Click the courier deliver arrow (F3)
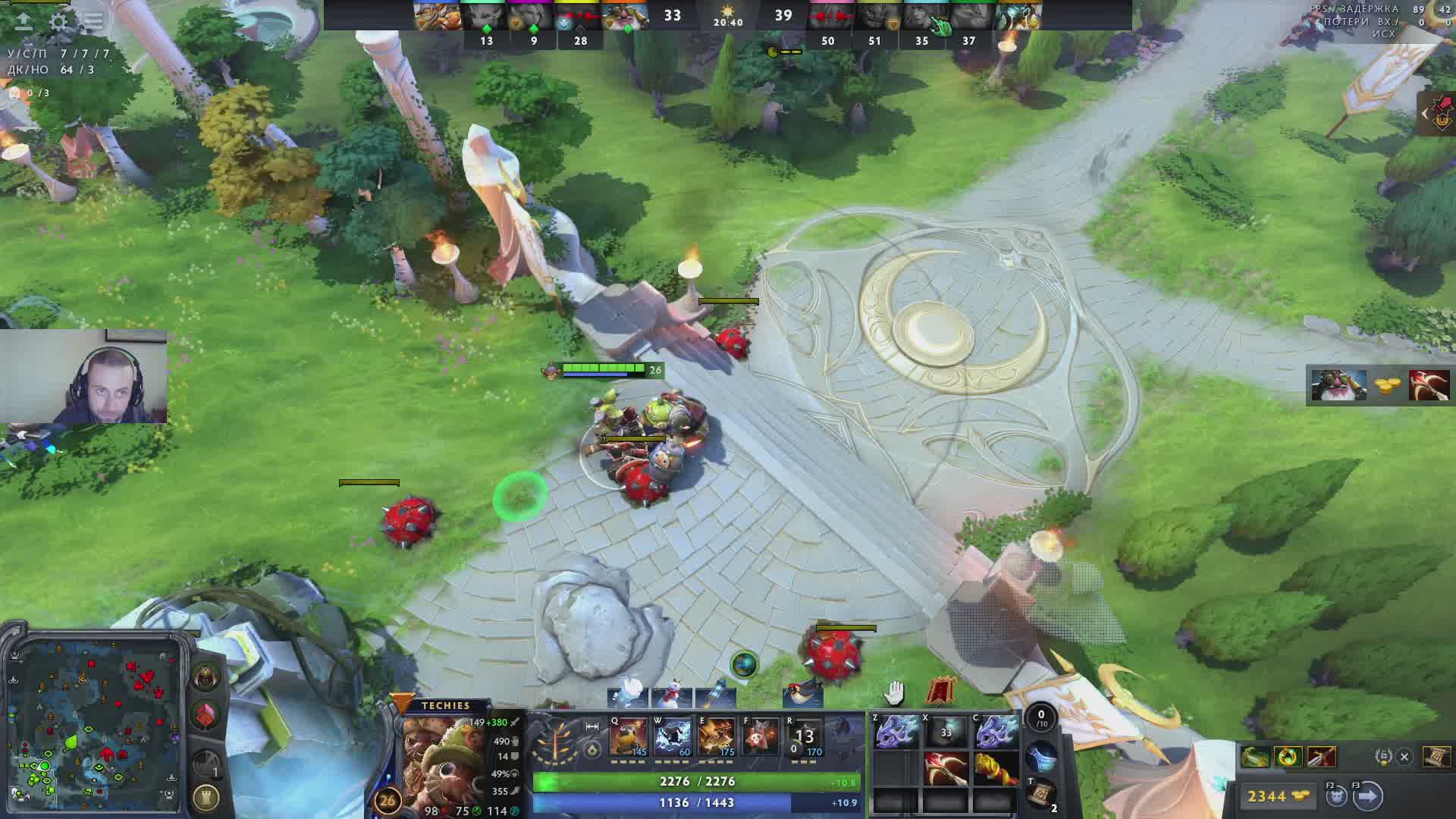1456x819 pixels. click(1368, 796)
